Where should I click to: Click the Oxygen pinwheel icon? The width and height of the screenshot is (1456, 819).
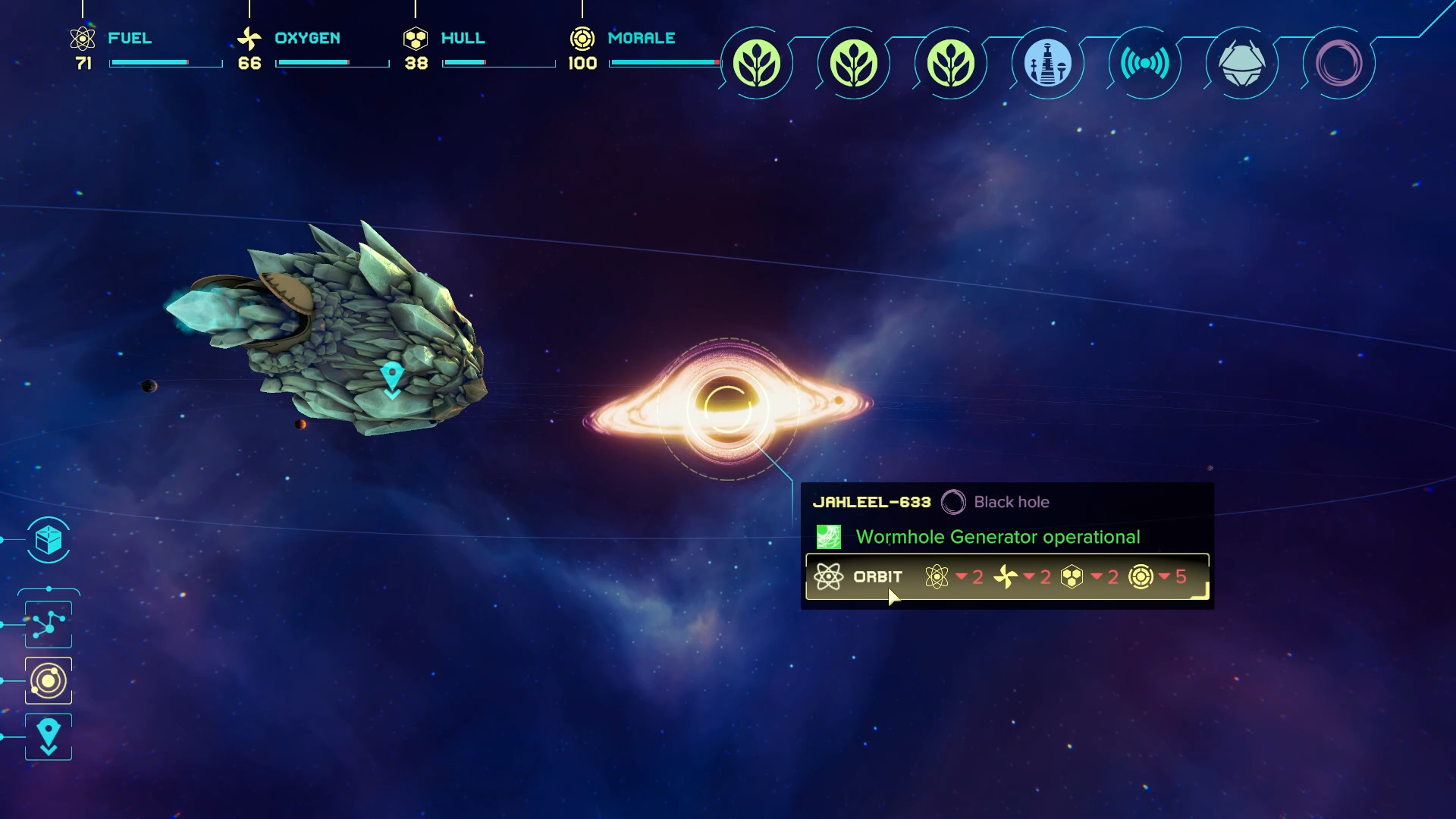pyautogui.click(x=248, y=37)
